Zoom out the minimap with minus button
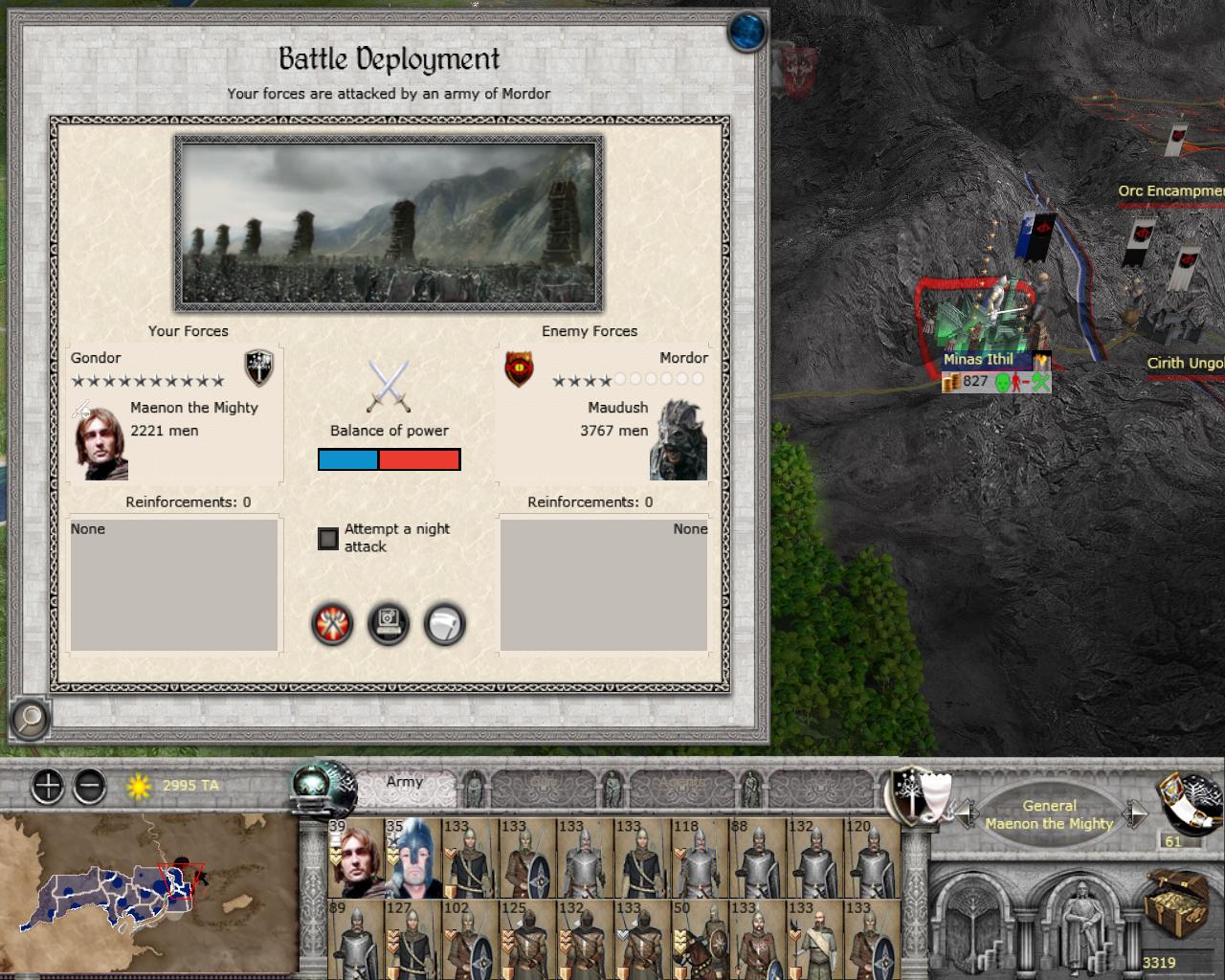This screenshot has height=980, width=1225. 89,787
